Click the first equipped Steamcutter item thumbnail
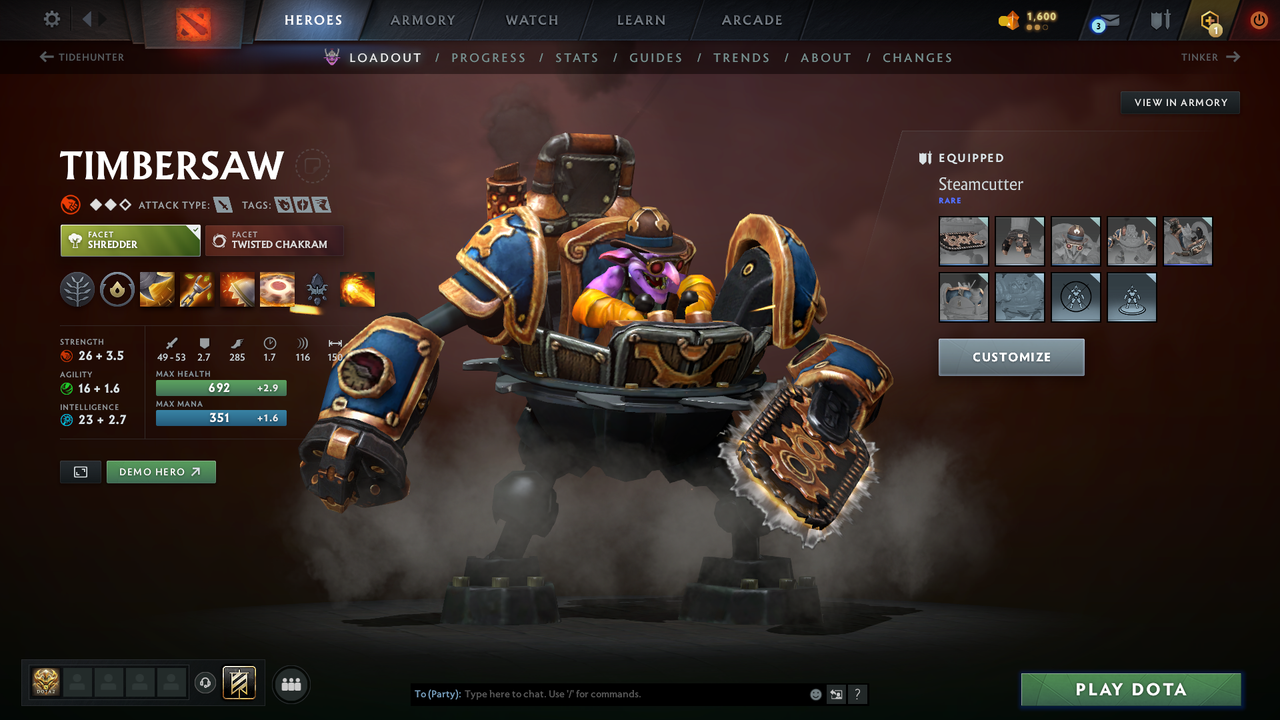This screenshot has height=720, width=1280. tap(963, 241)
